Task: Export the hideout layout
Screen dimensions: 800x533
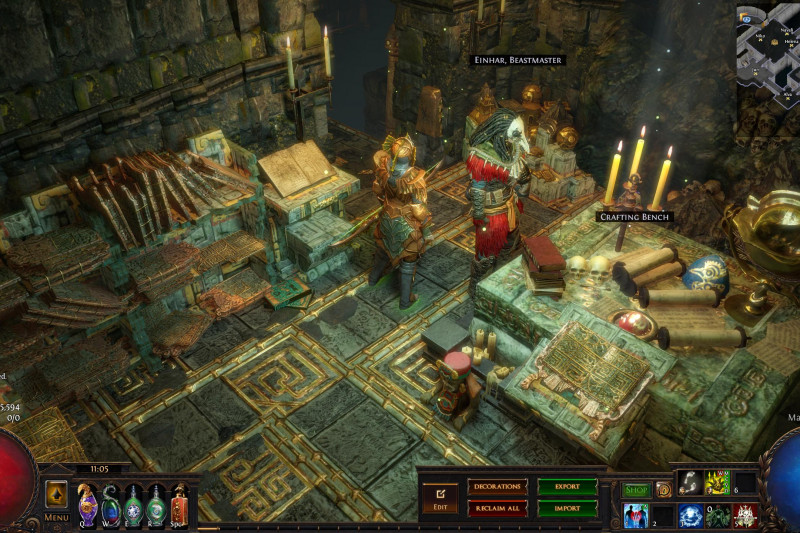Action: (x=567, y=487)
